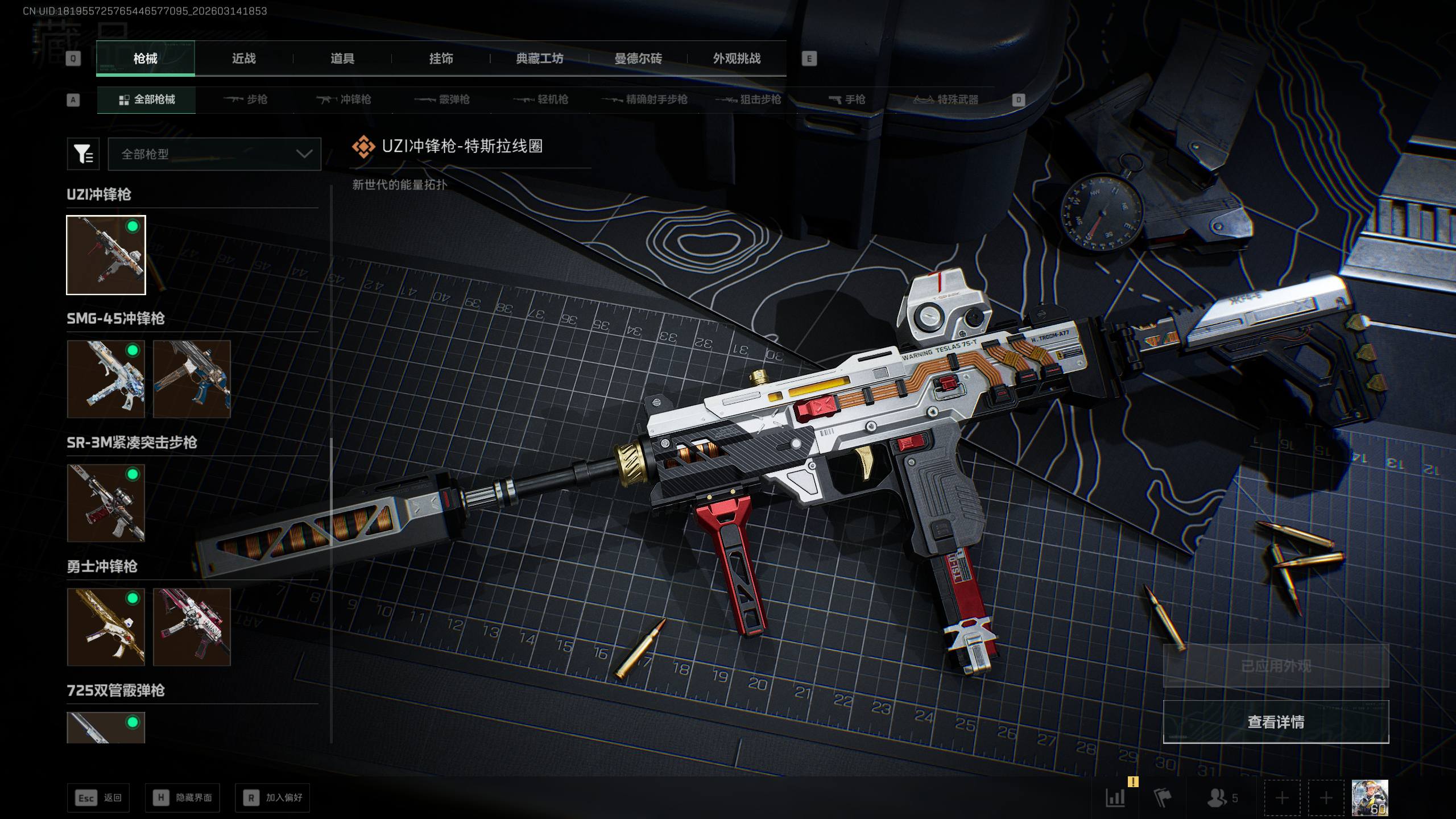
Task: Filter weapons by 手枪 pistols
Action: pos(847,100)
